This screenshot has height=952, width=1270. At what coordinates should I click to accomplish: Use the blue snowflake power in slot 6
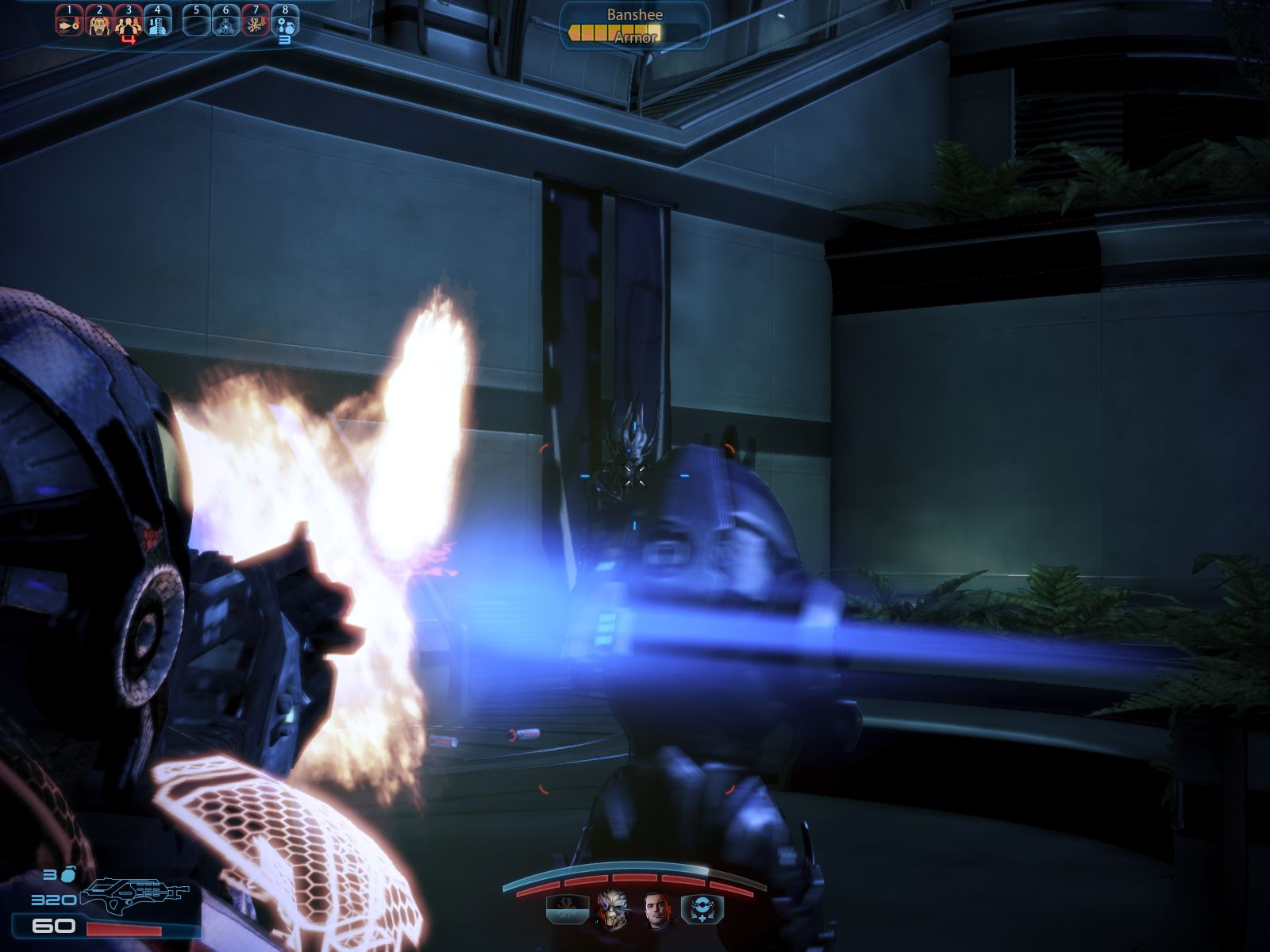click(226, 24)
